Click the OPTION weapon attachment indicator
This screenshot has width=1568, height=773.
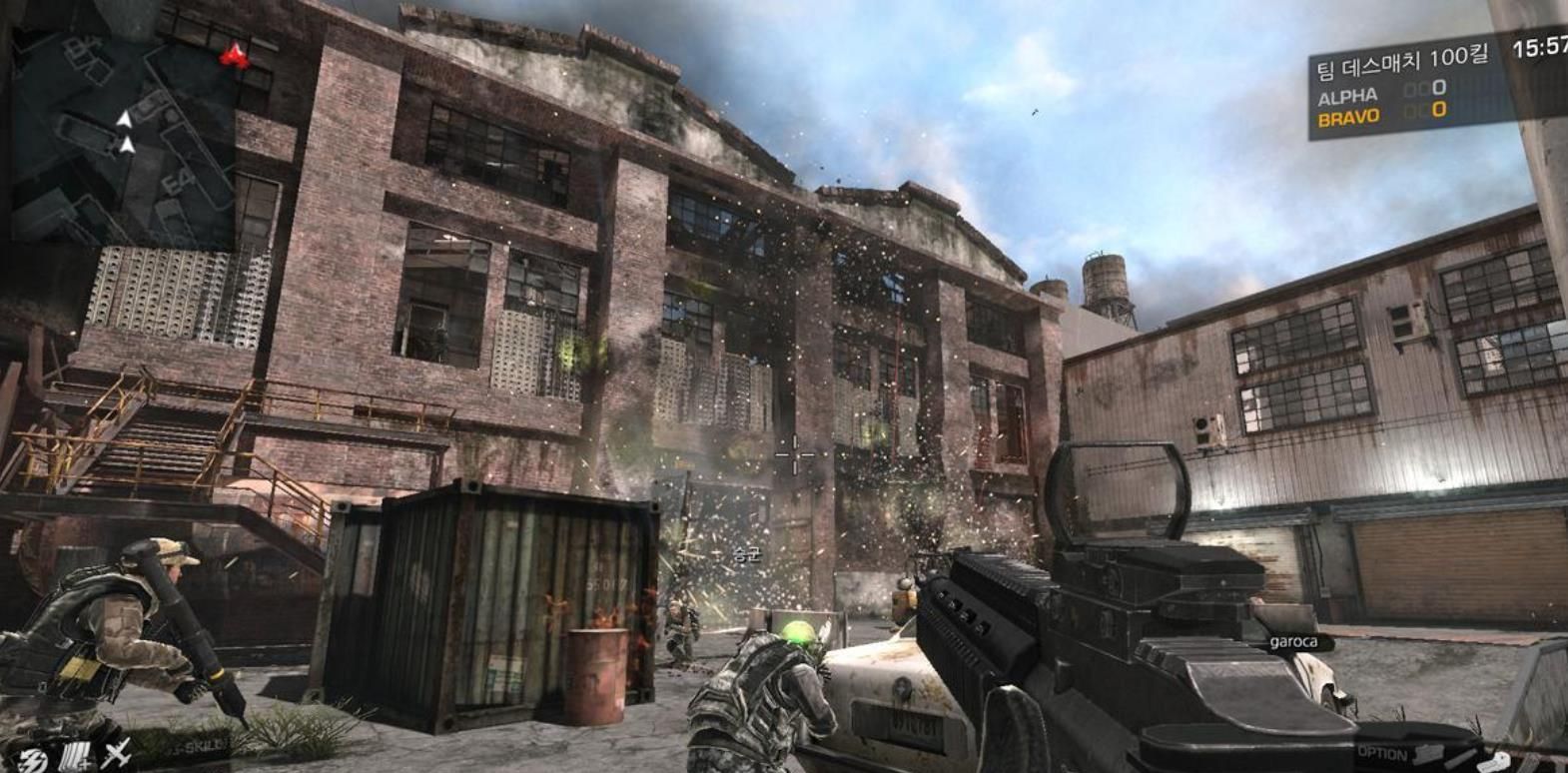1382,753
